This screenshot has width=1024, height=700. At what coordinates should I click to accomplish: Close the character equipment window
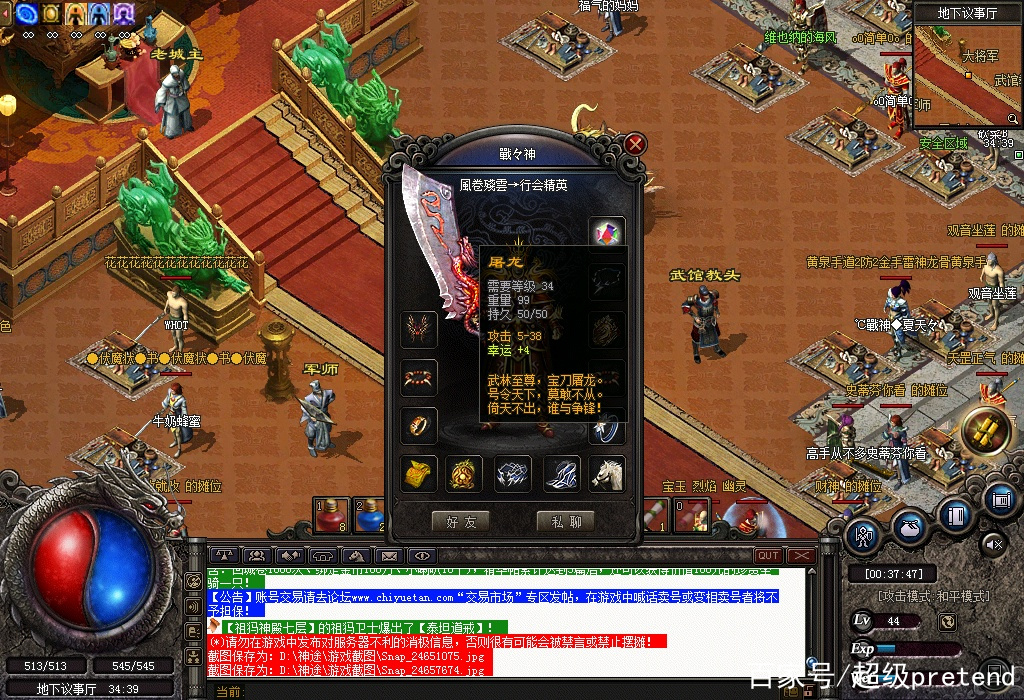(635, 144)
